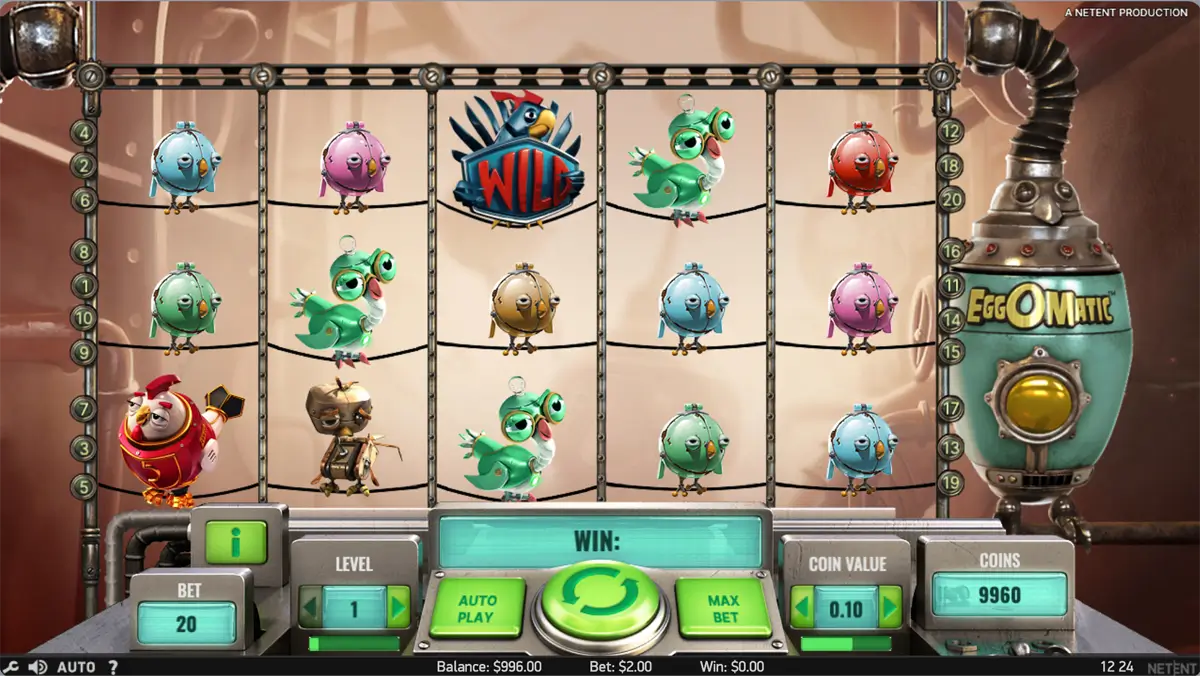Lower the coin value

click(x=801, y=607)
